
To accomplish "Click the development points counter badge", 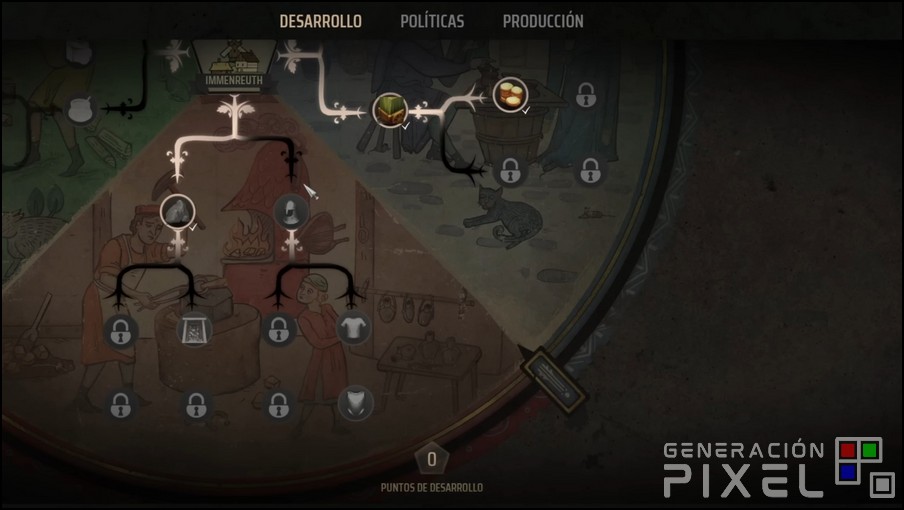I will (432, 459).
